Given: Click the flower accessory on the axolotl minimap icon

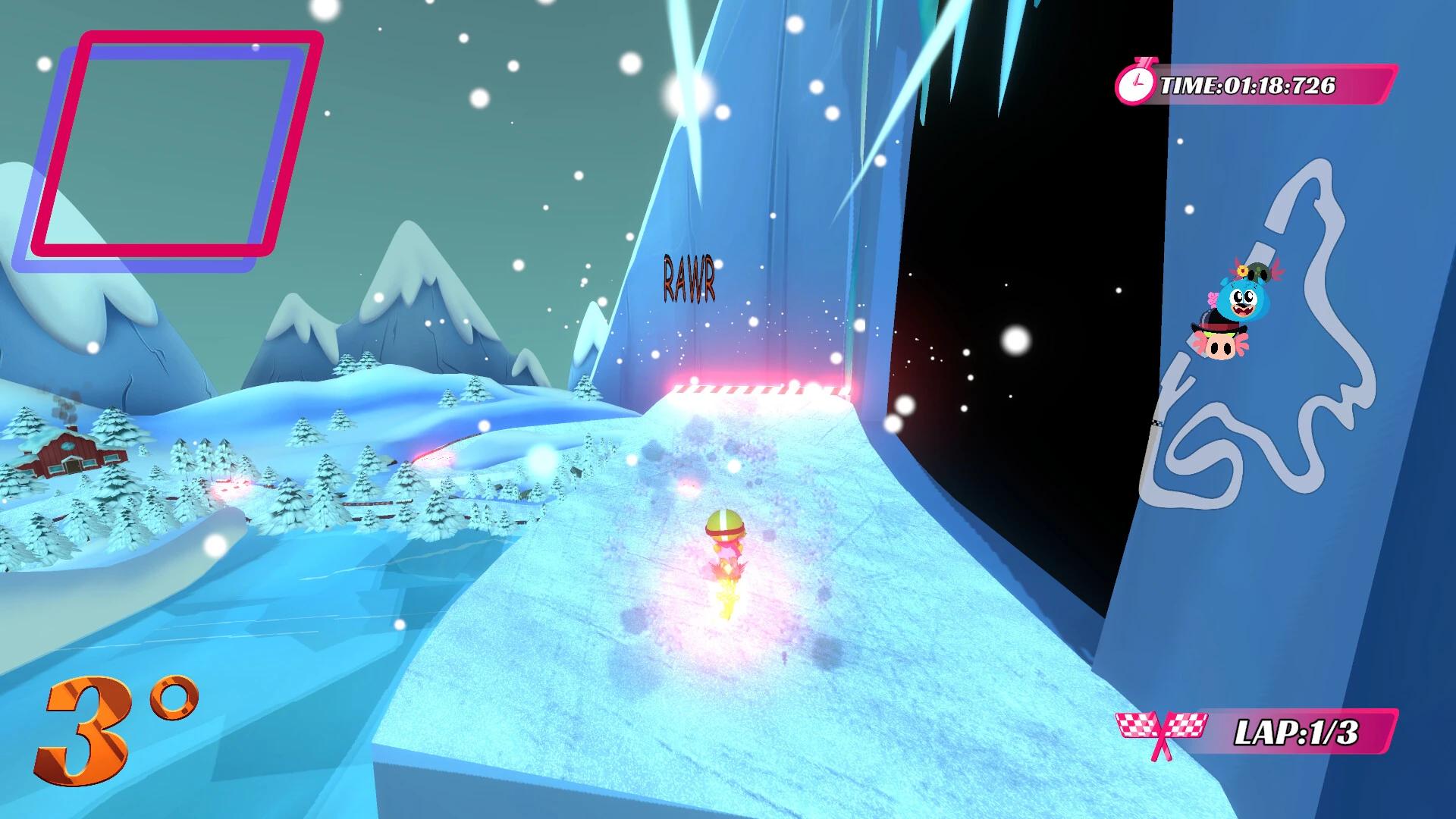Looking at the screenshot, I should [1241, 270].
